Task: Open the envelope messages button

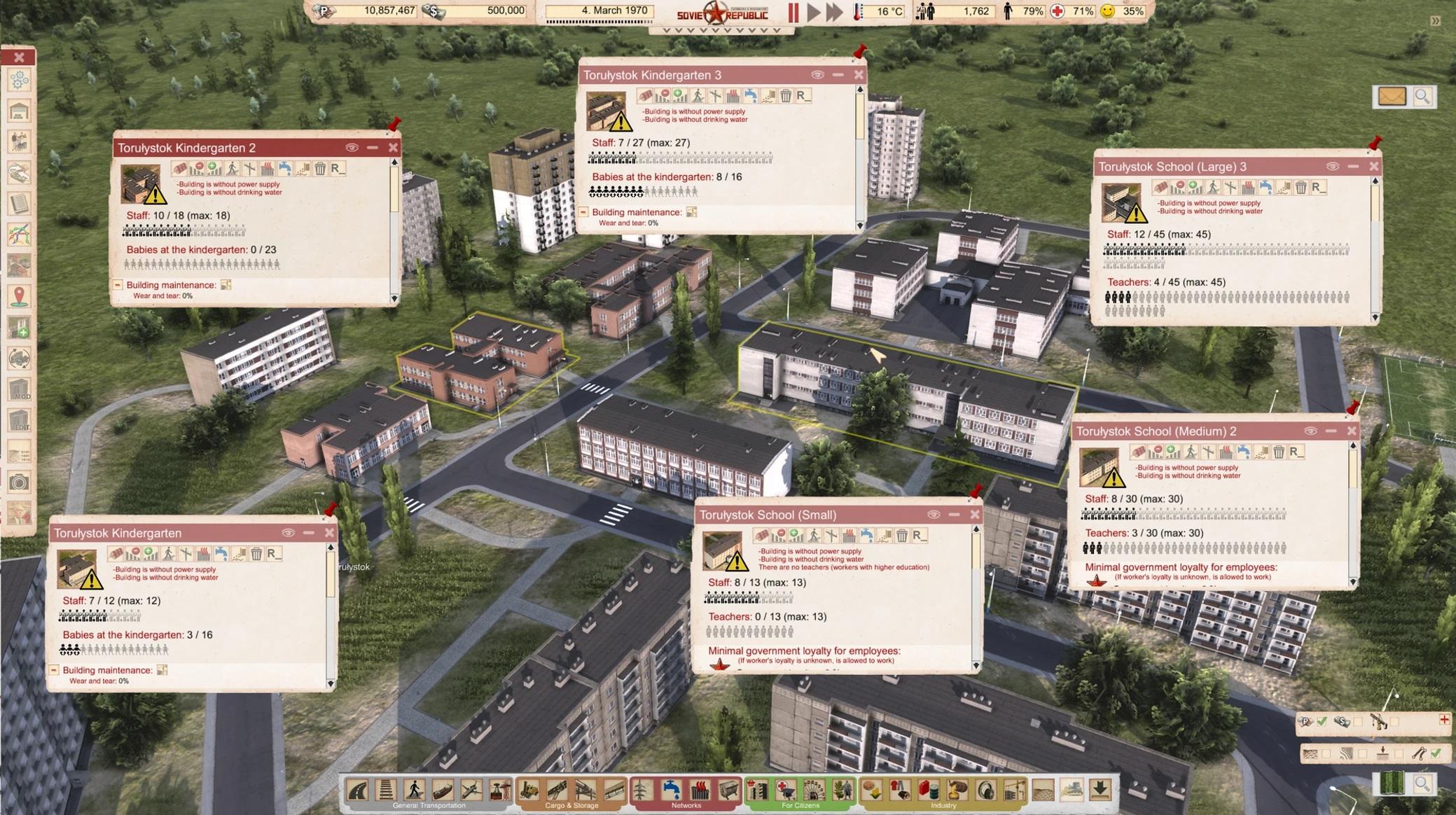Action: (x=1392, y=97)
